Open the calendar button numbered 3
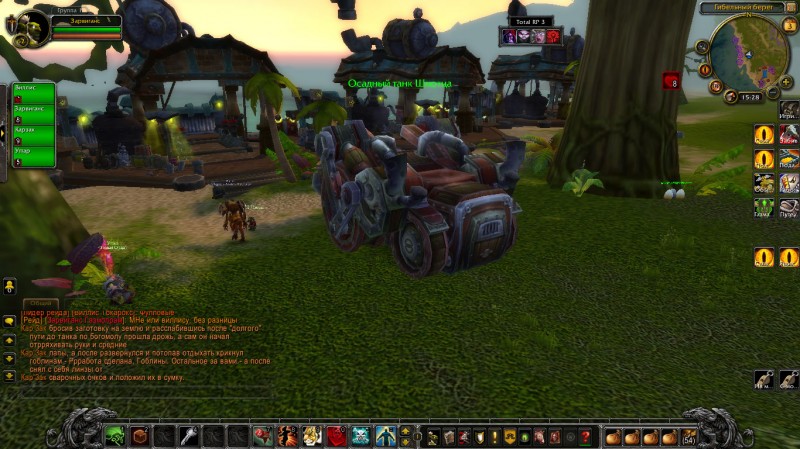Viewport: 800px width, 449px height. (x=790, y=26)
